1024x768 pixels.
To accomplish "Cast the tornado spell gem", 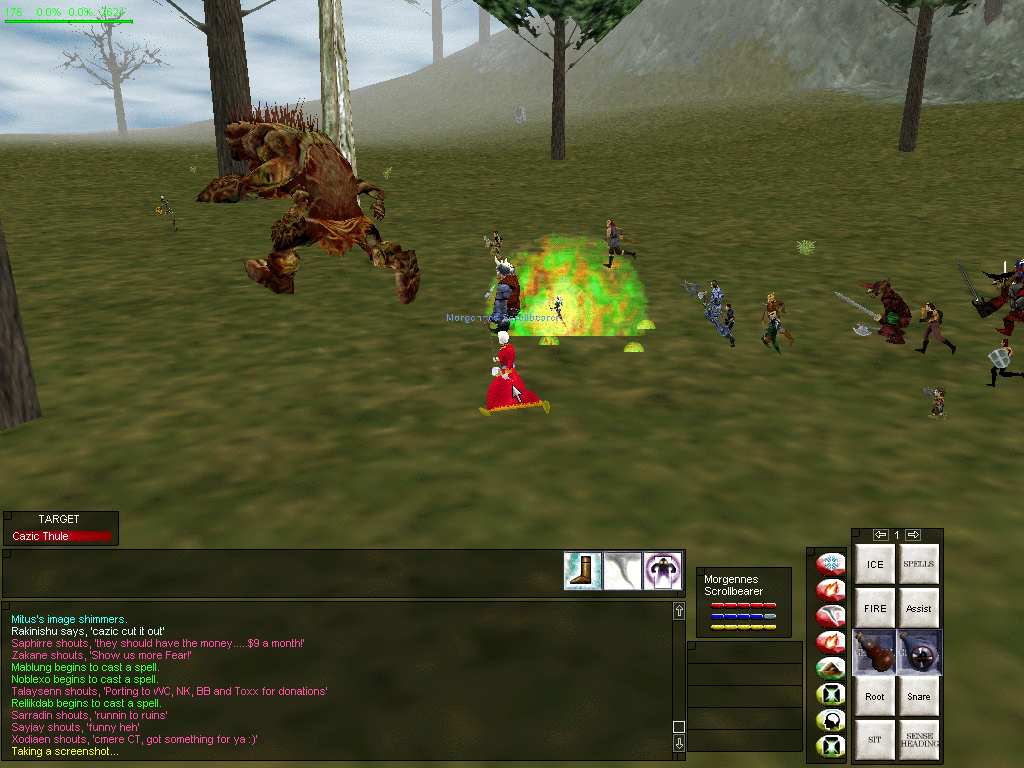I will pyautogui.click(x=830, y=616).
